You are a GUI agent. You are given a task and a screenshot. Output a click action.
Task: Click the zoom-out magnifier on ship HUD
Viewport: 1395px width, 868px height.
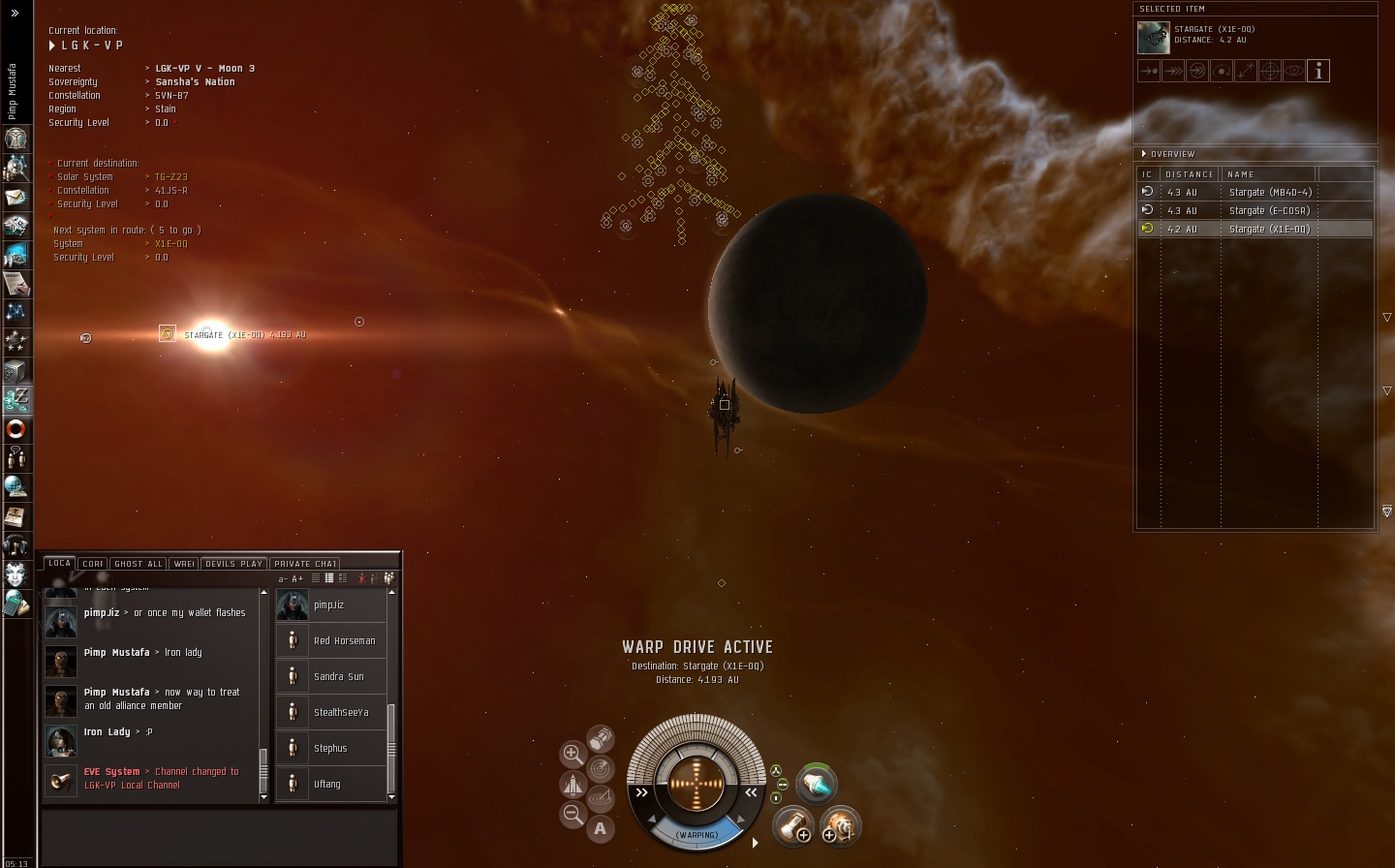pyautogui.click(x=573, y=815)
